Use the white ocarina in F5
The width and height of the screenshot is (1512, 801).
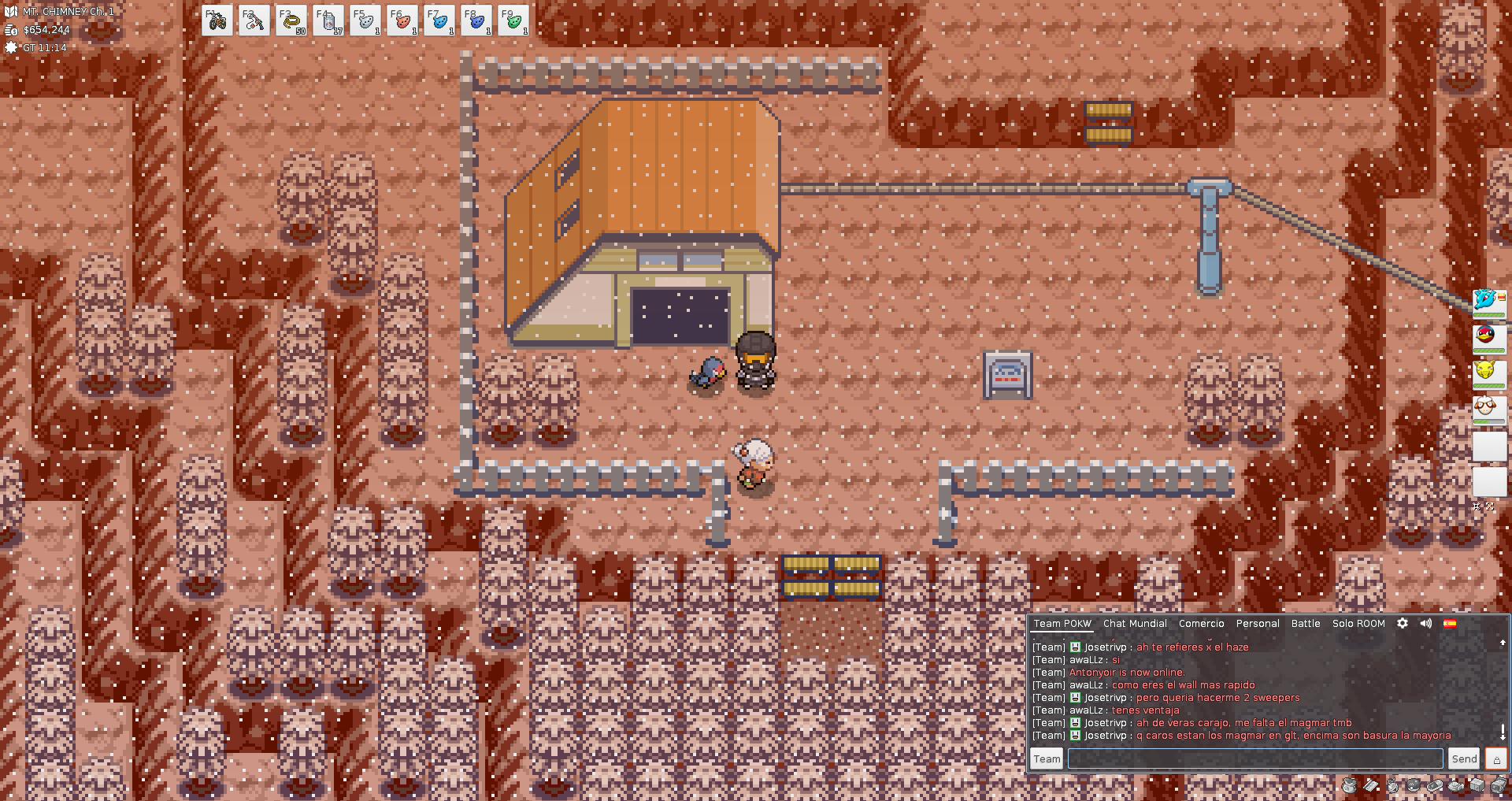click(x=365, y=21)
